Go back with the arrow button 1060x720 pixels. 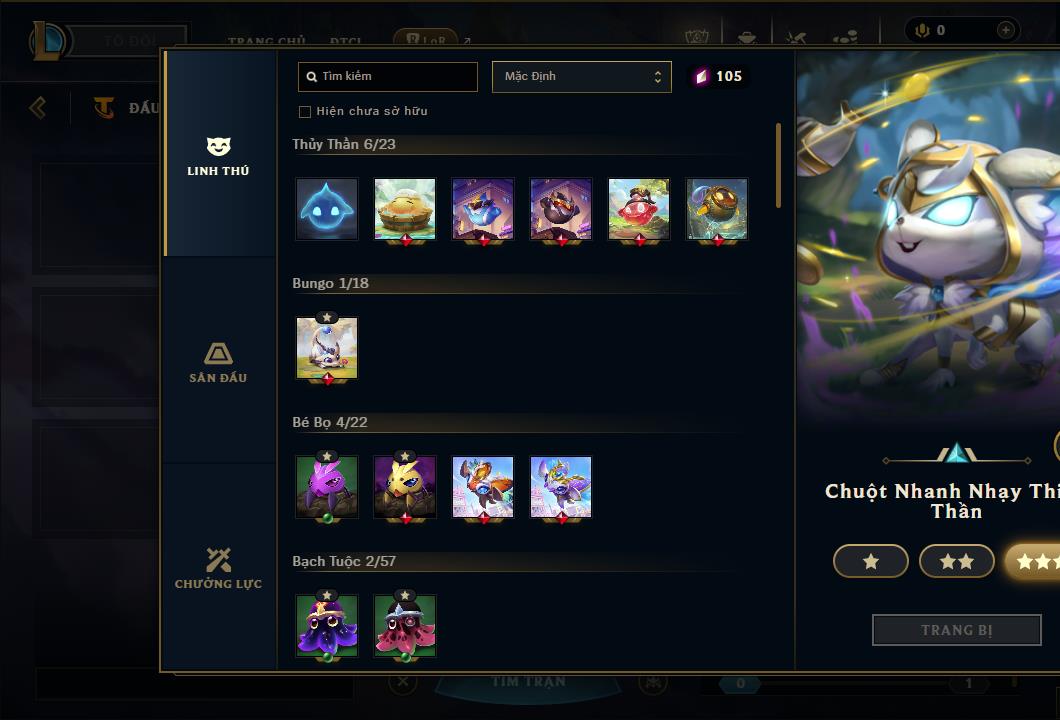point(38,107)
